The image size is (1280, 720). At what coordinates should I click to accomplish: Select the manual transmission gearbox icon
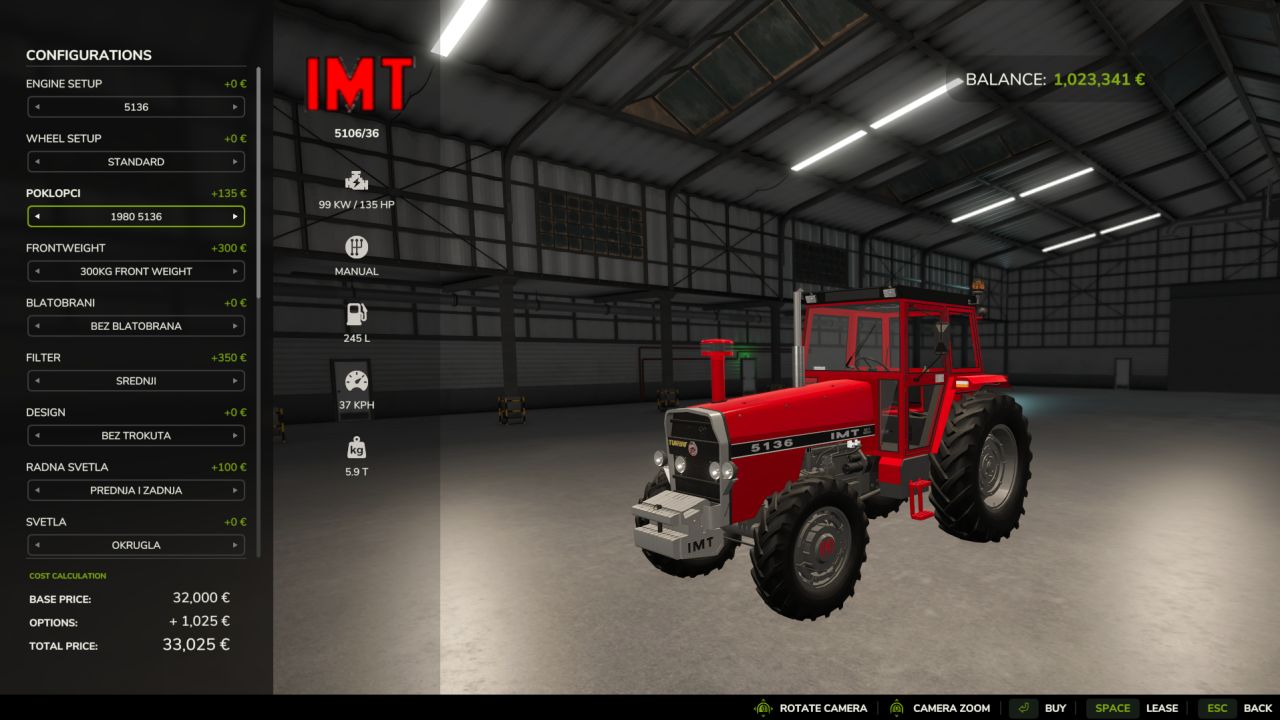[x=356, y=247]
